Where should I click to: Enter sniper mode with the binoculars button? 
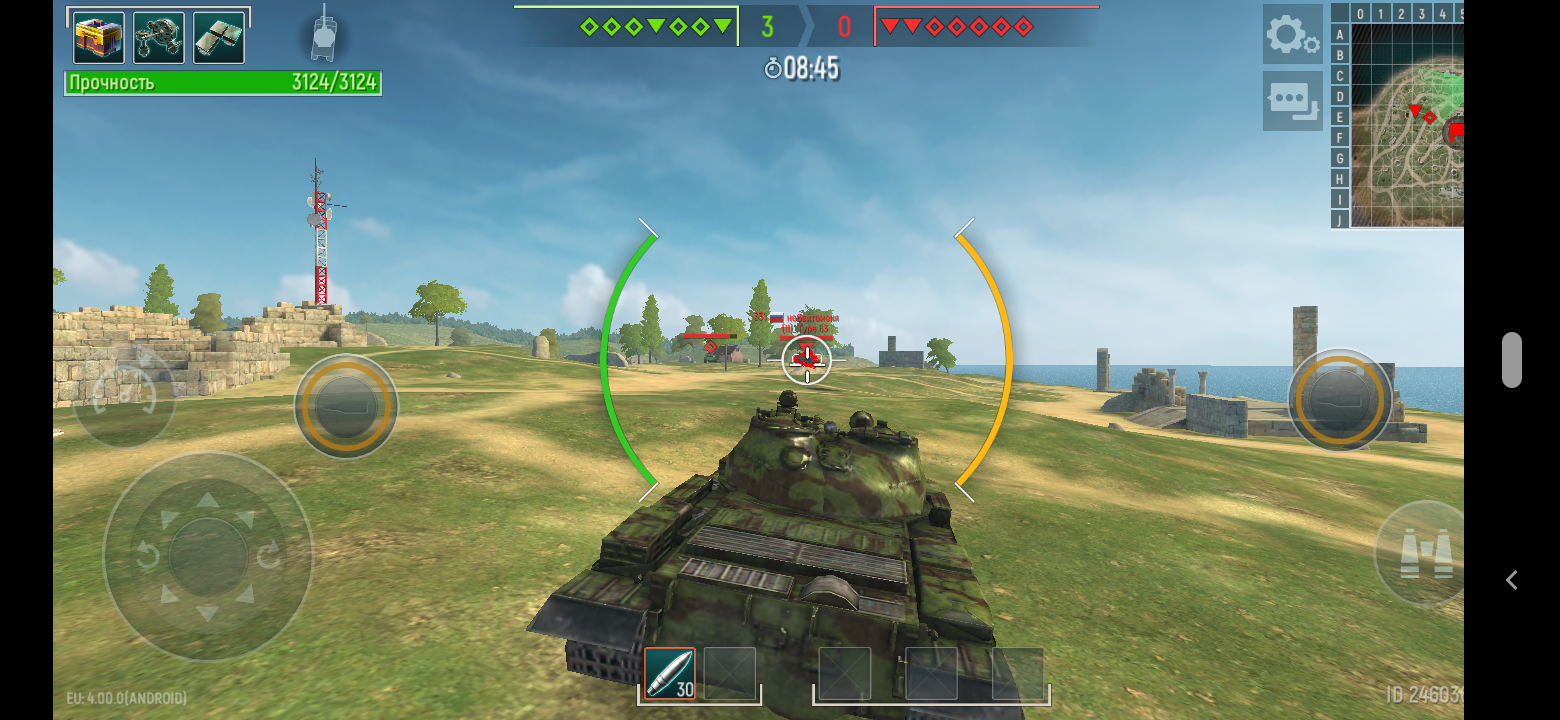point(1425,555)
